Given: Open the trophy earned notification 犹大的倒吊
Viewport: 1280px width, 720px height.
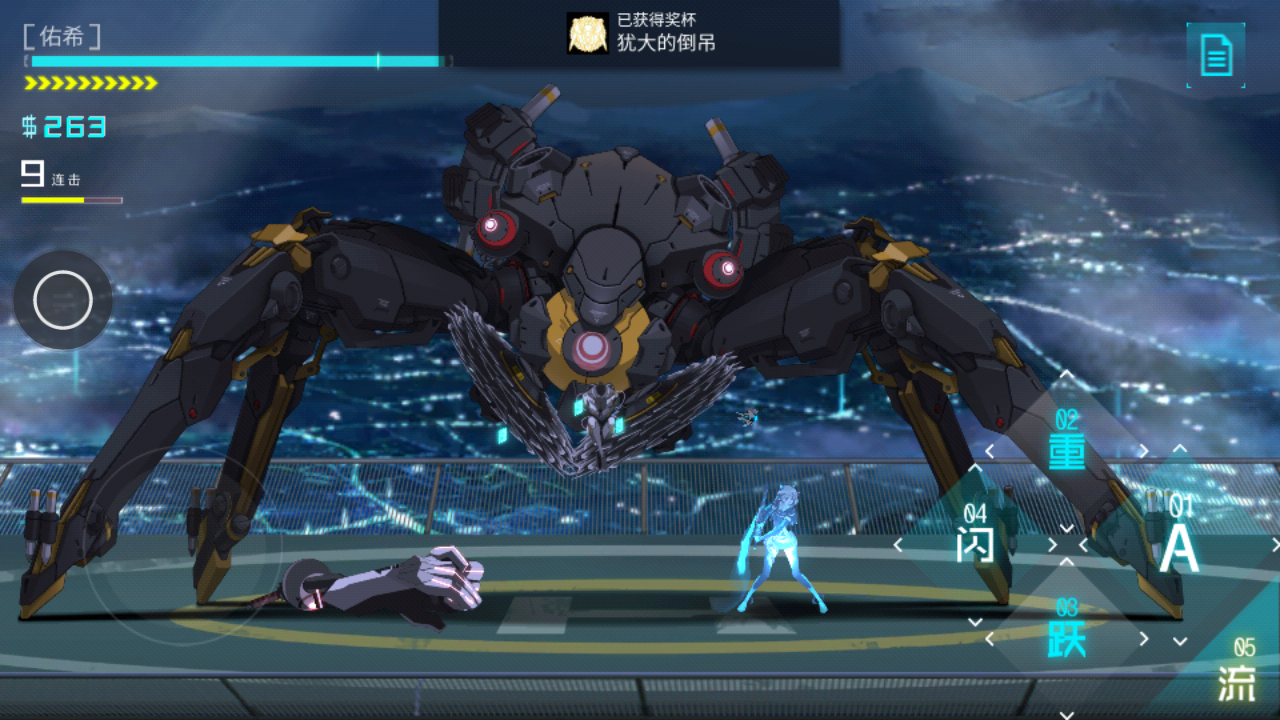Looking at the screenshot, I should 640,33.
